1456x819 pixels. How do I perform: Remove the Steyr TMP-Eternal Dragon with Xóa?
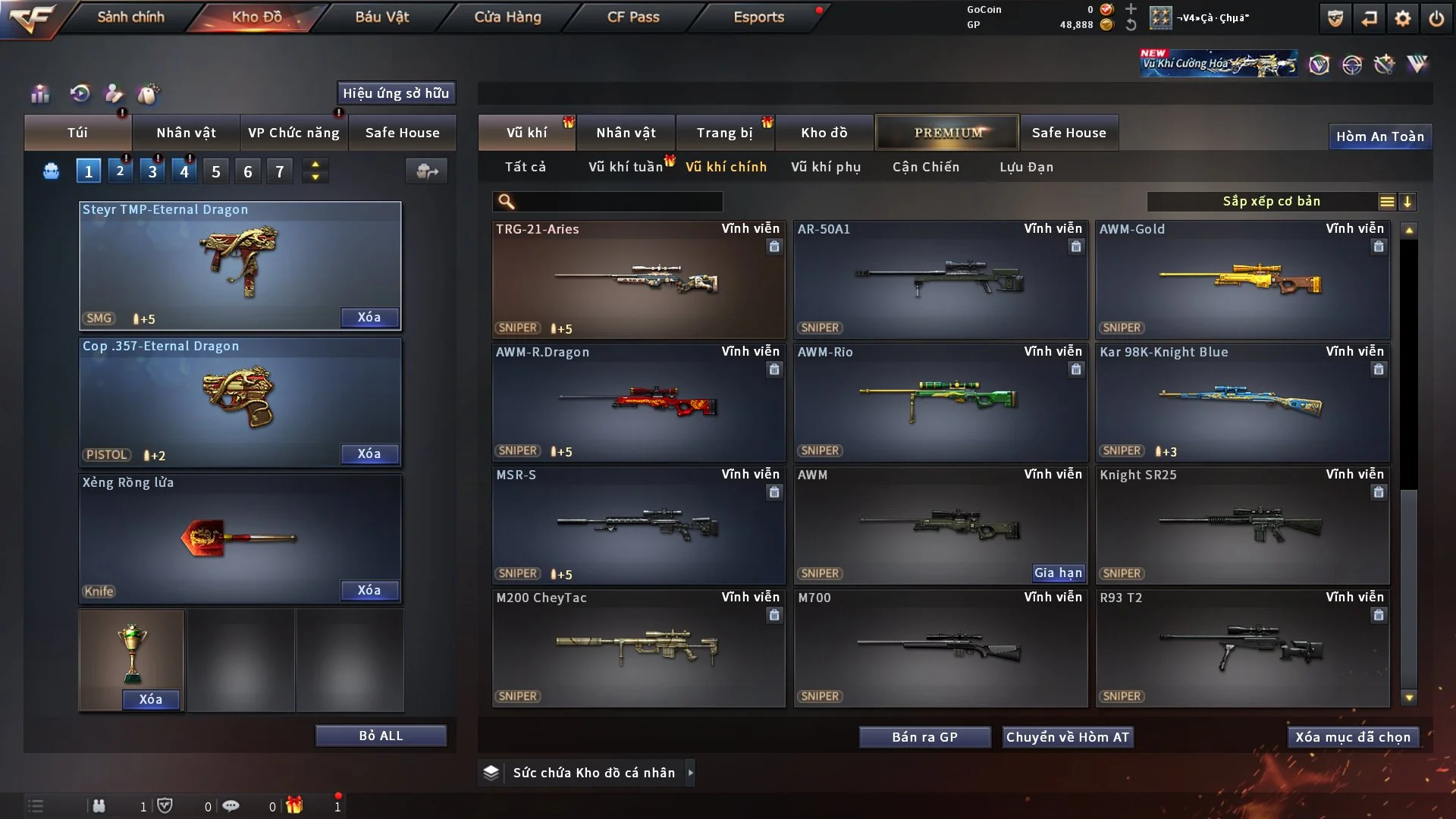pos(369,317)
